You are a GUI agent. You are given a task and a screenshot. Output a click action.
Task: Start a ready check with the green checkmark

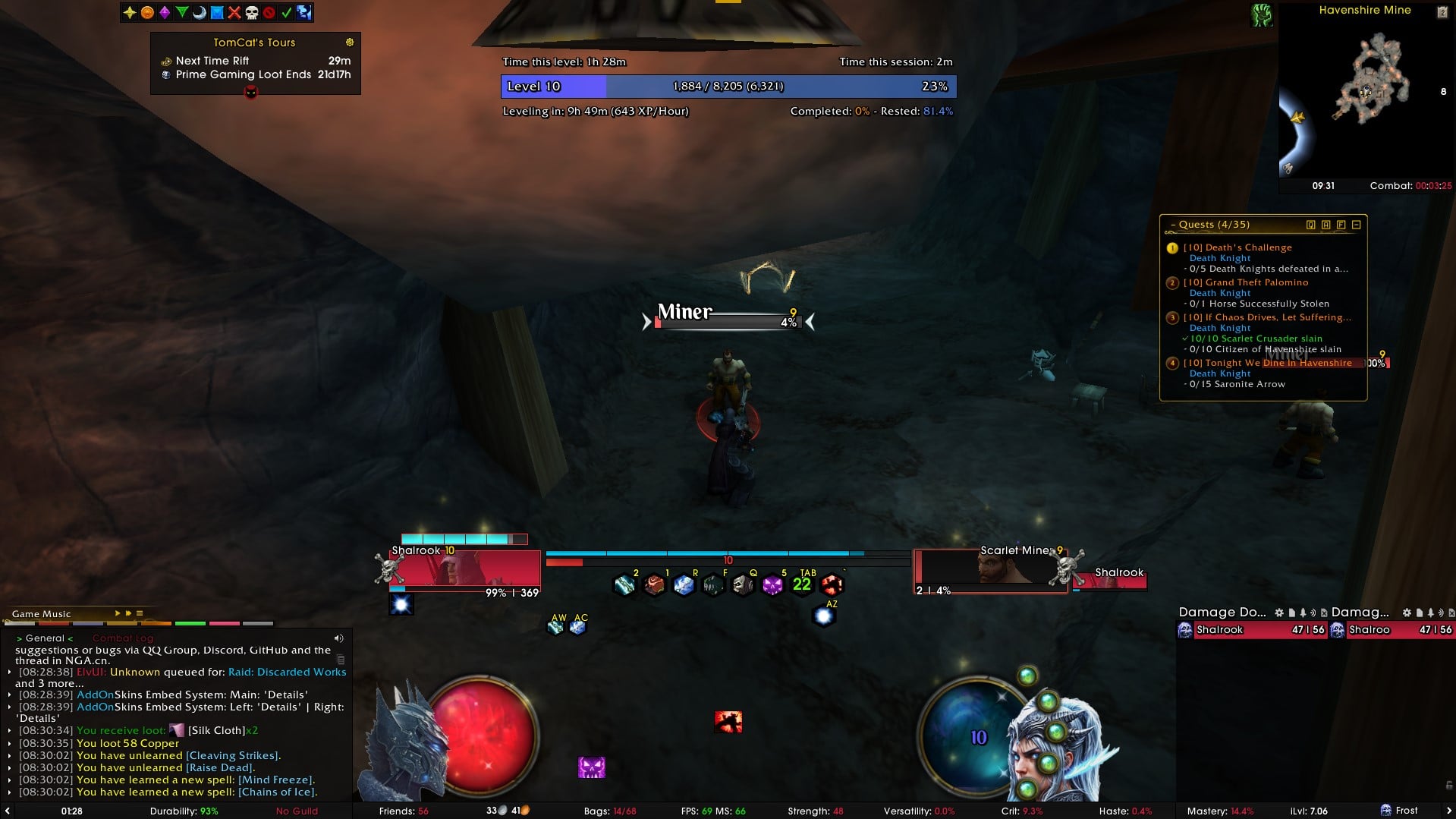pyautogui.click(x=286, y=12)
